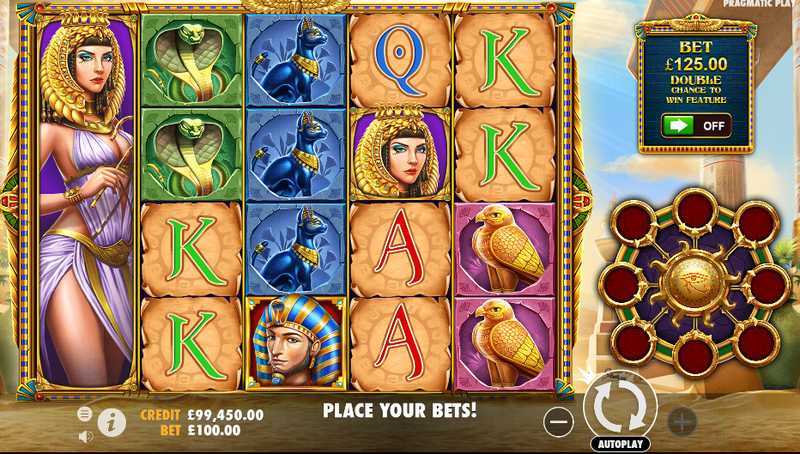Toggle the Double Chance to Win feature
Screen dimensions: 800x454
(695, 127)
